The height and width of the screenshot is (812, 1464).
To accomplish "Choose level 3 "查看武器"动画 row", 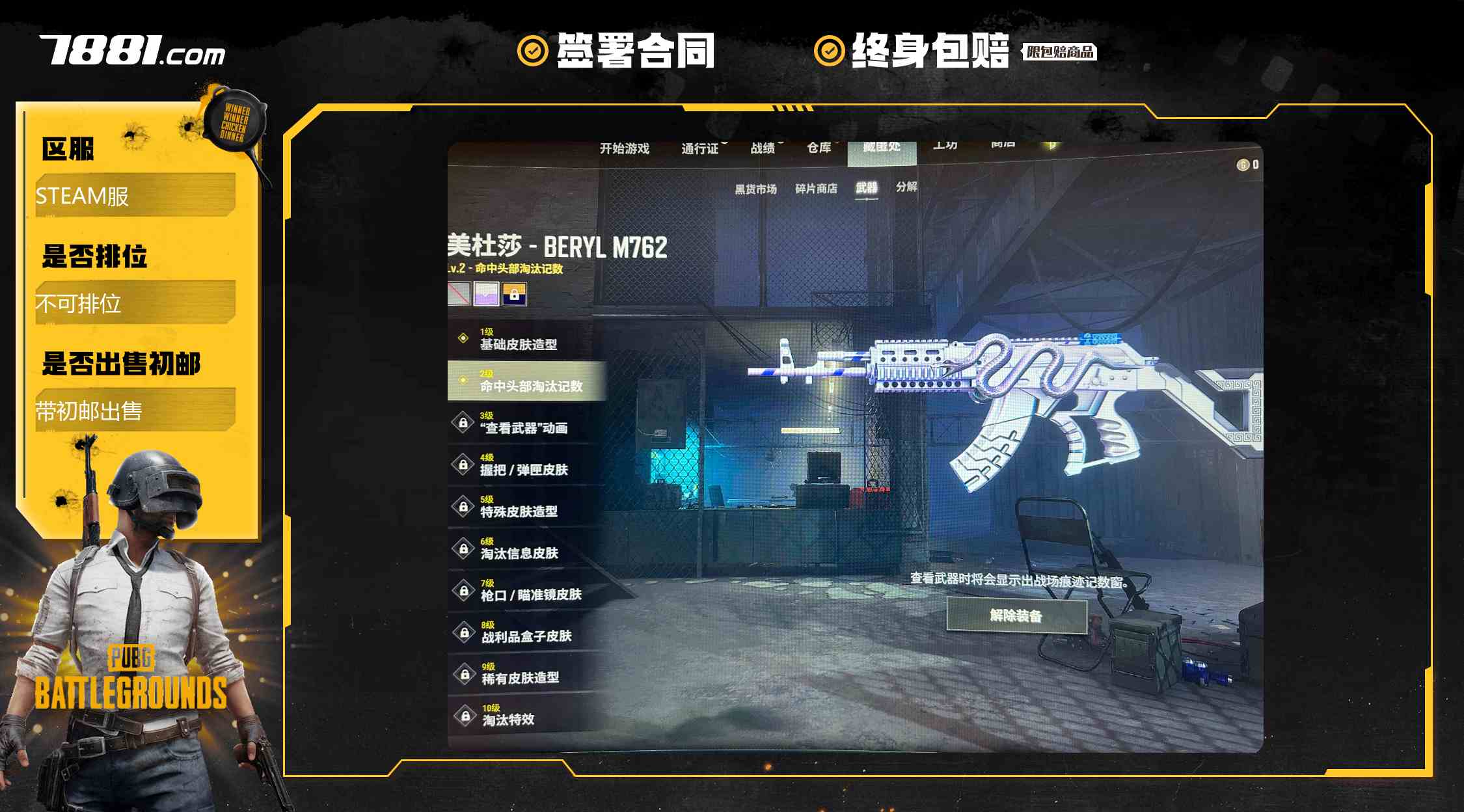I will [524, 423].
